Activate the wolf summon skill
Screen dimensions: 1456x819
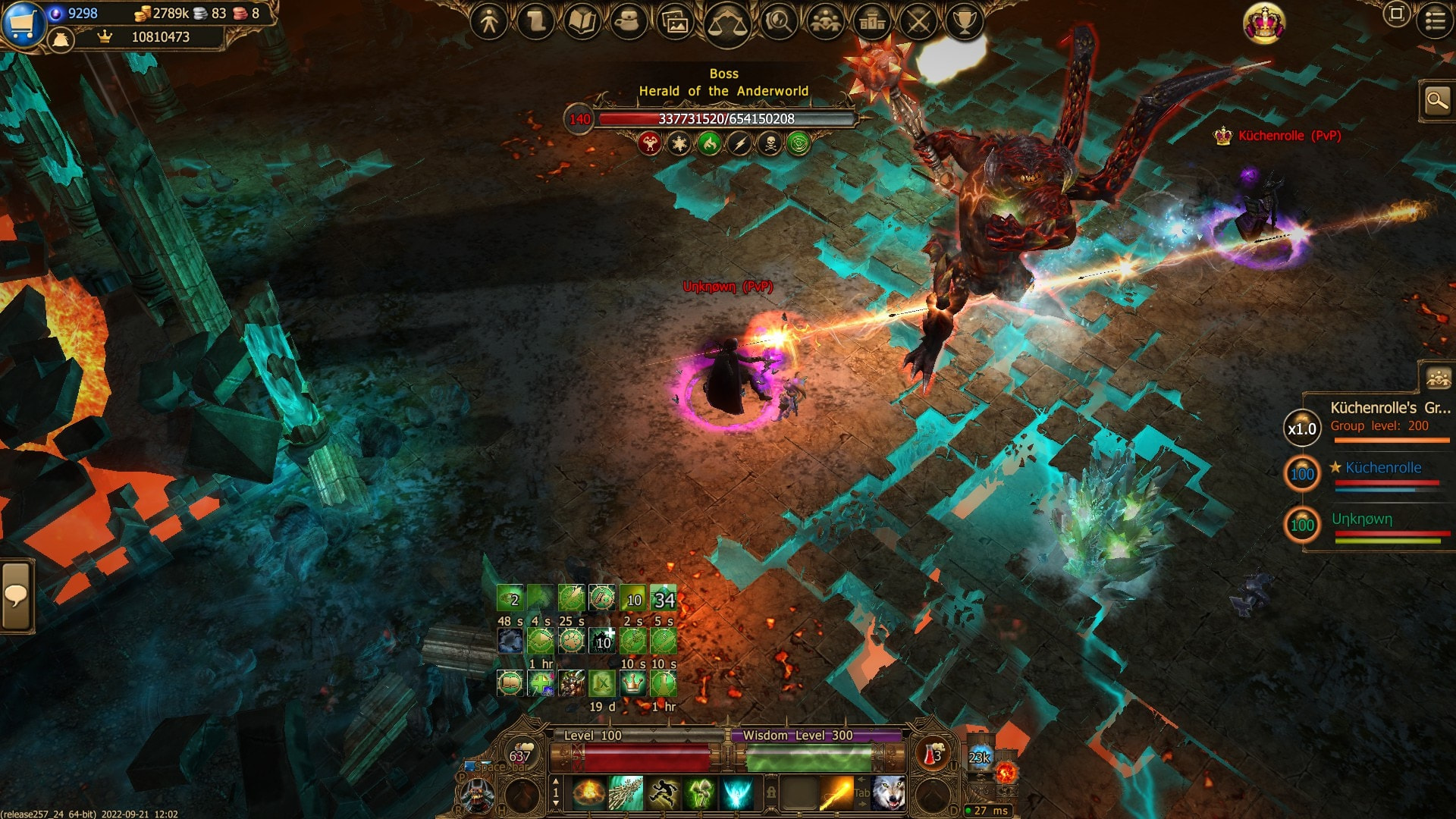coord(888,794)
